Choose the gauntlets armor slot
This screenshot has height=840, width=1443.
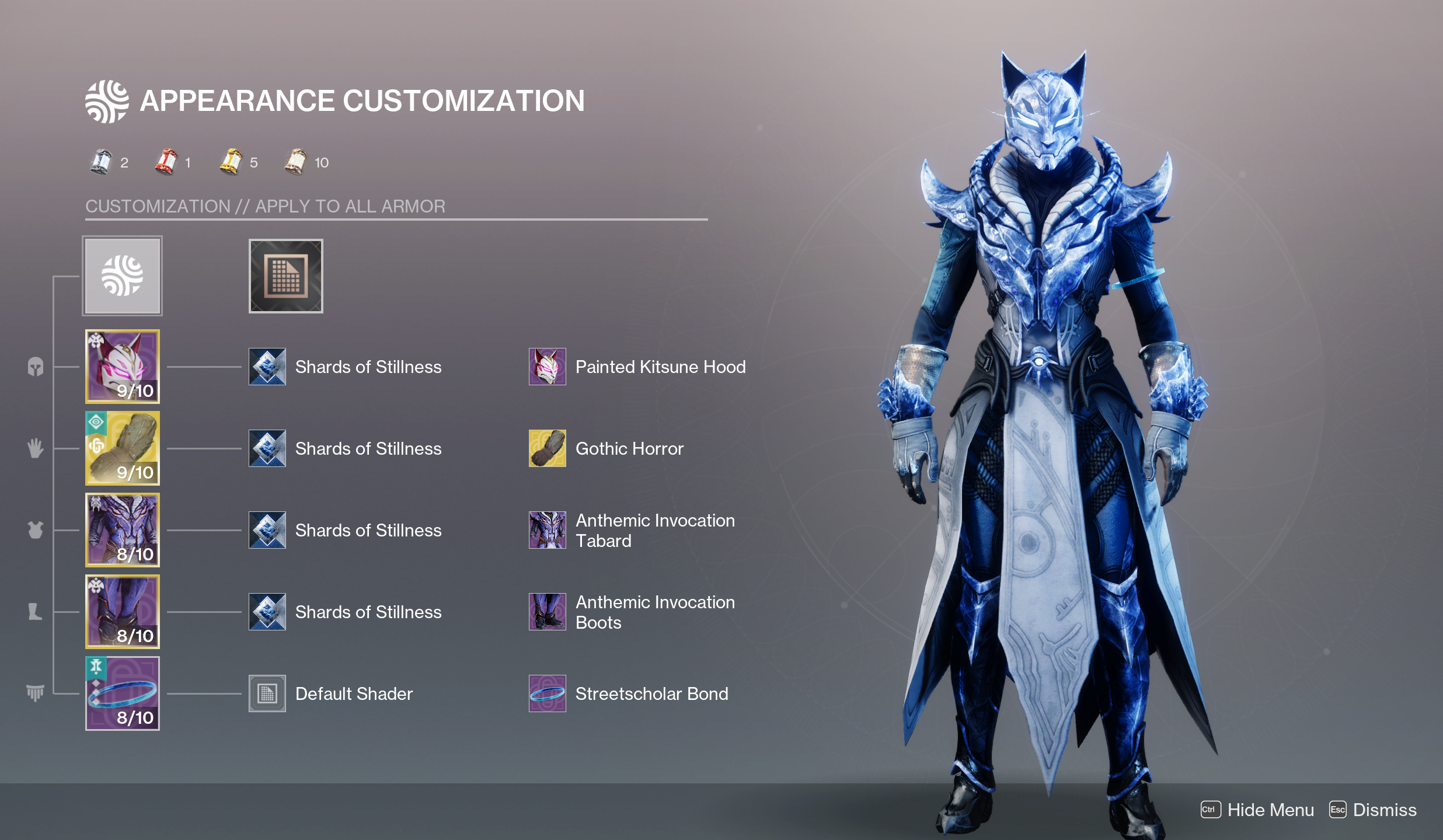[122, 448]
